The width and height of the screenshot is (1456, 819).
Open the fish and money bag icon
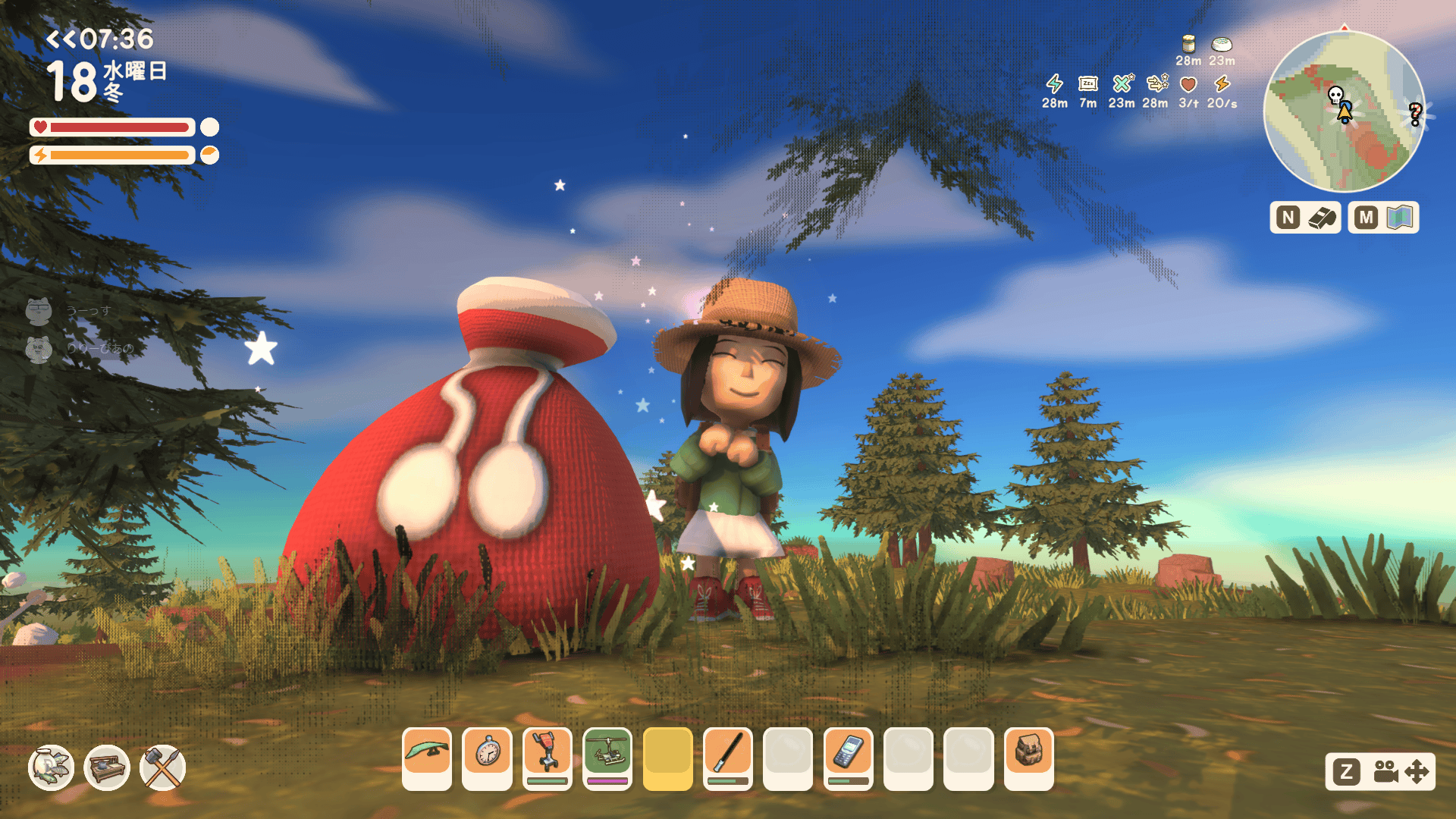pyautogui.click(x=51, y=767)
